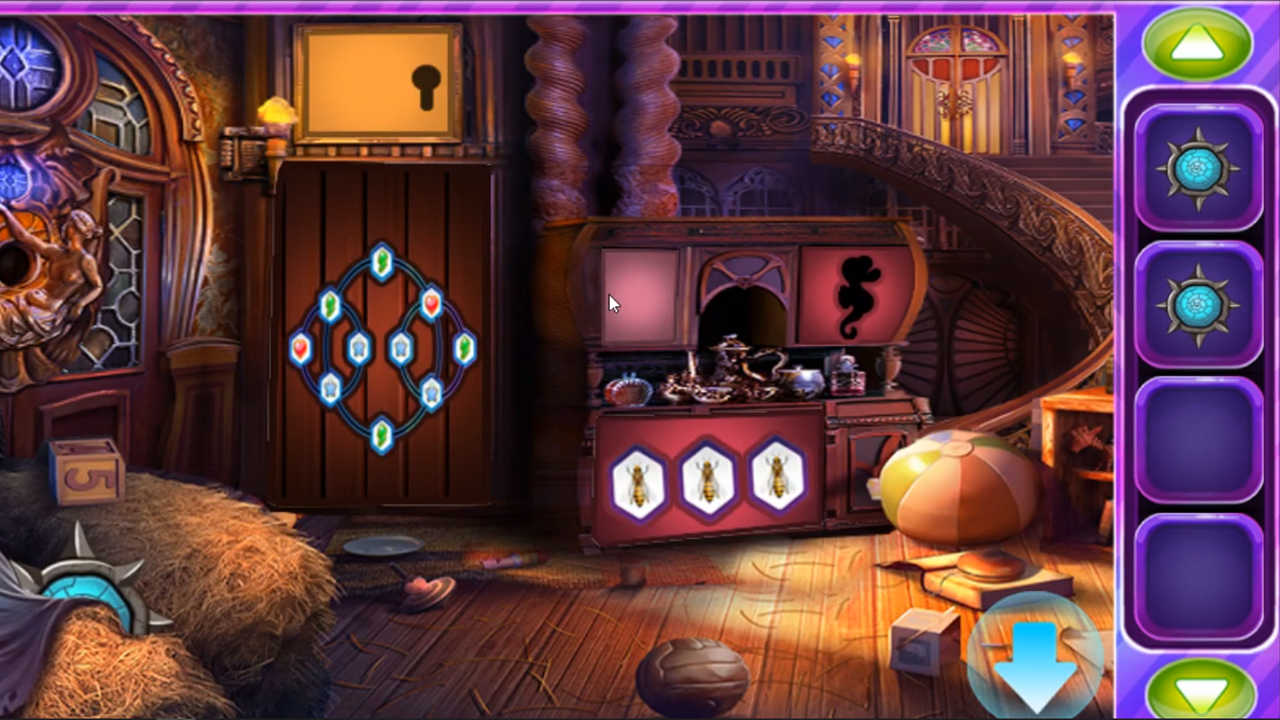The width and height of the screenshot is (1280, 720).
Task: Select the second swirl item in the inventory
Action: (x=1198, y=300)
